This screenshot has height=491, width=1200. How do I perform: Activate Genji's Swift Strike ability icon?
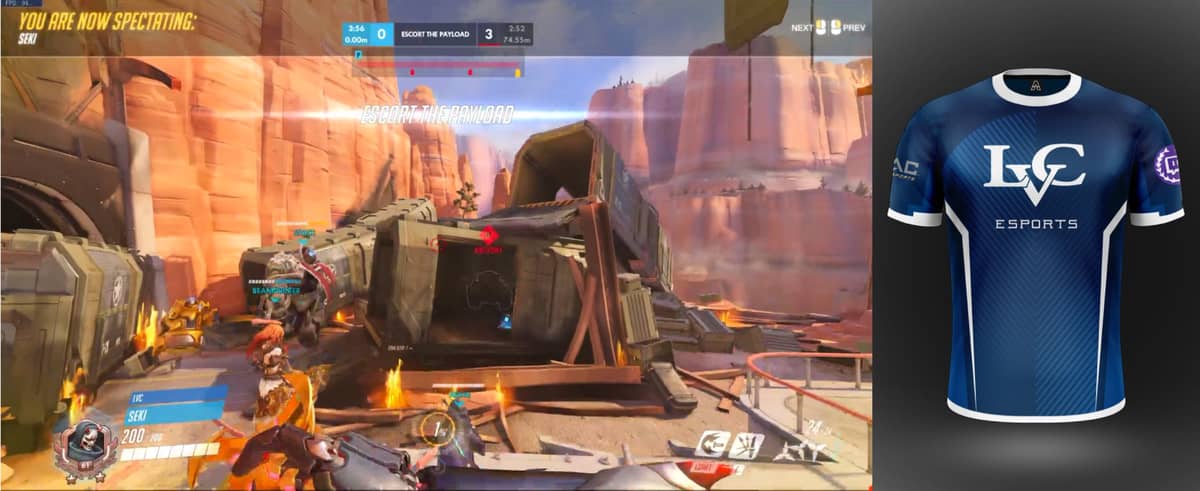pos(714,444)
